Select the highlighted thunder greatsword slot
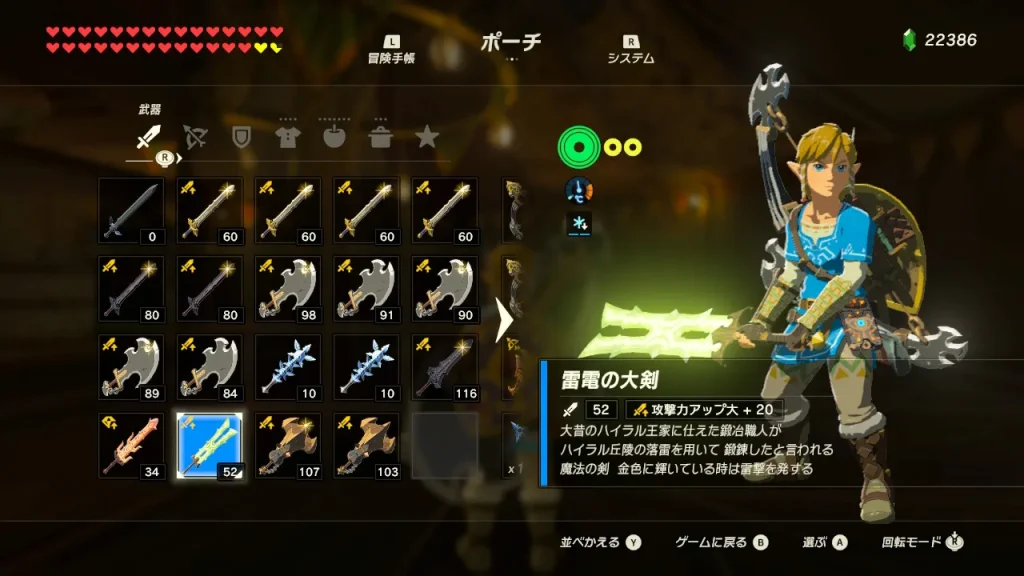The height and width of the screenshot is (576, 1024). (x=209, y=445)
